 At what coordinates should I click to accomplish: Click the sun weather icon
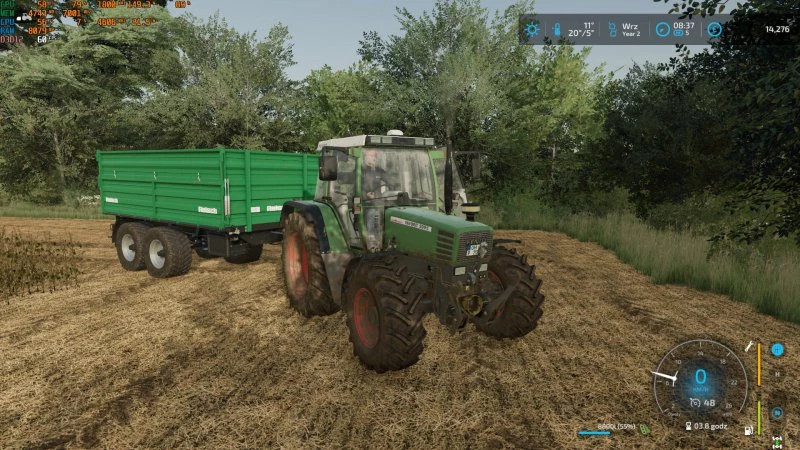point(532,30)
